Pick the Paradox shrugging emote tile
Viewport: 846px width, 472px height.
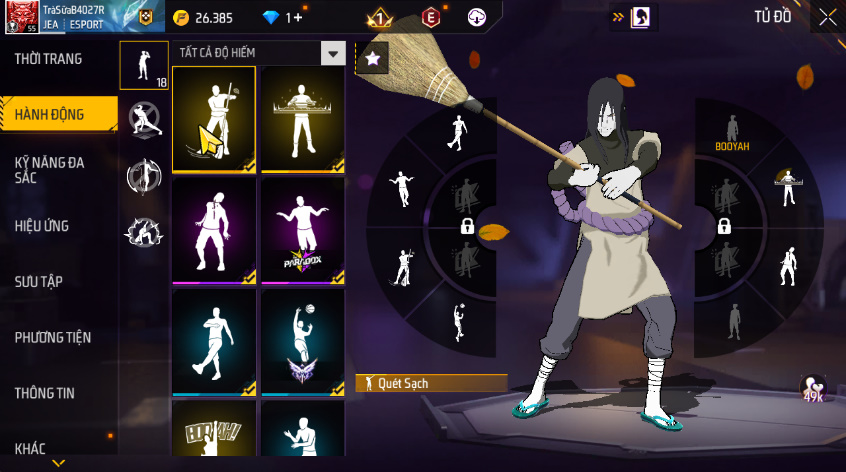click(302, 231)
